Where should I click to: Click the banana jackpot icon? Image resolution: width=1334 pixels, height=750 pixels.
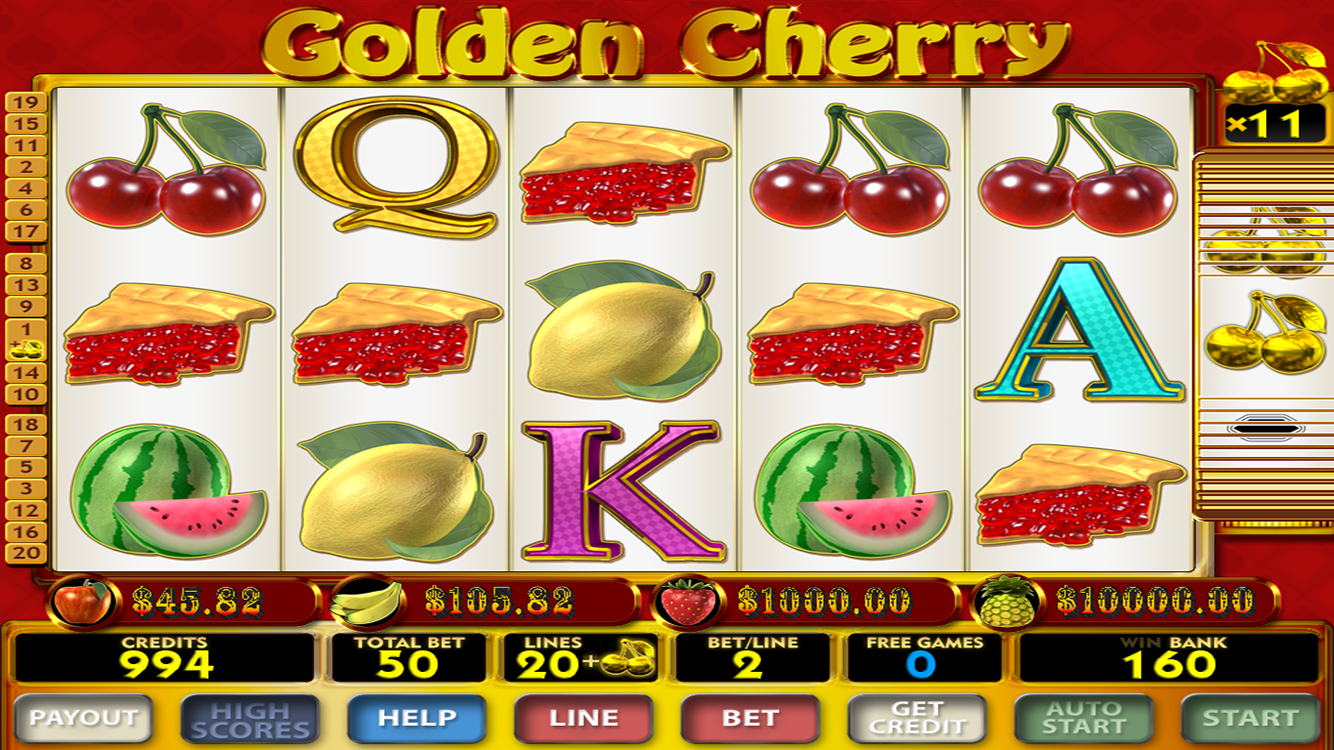(368, 599)
